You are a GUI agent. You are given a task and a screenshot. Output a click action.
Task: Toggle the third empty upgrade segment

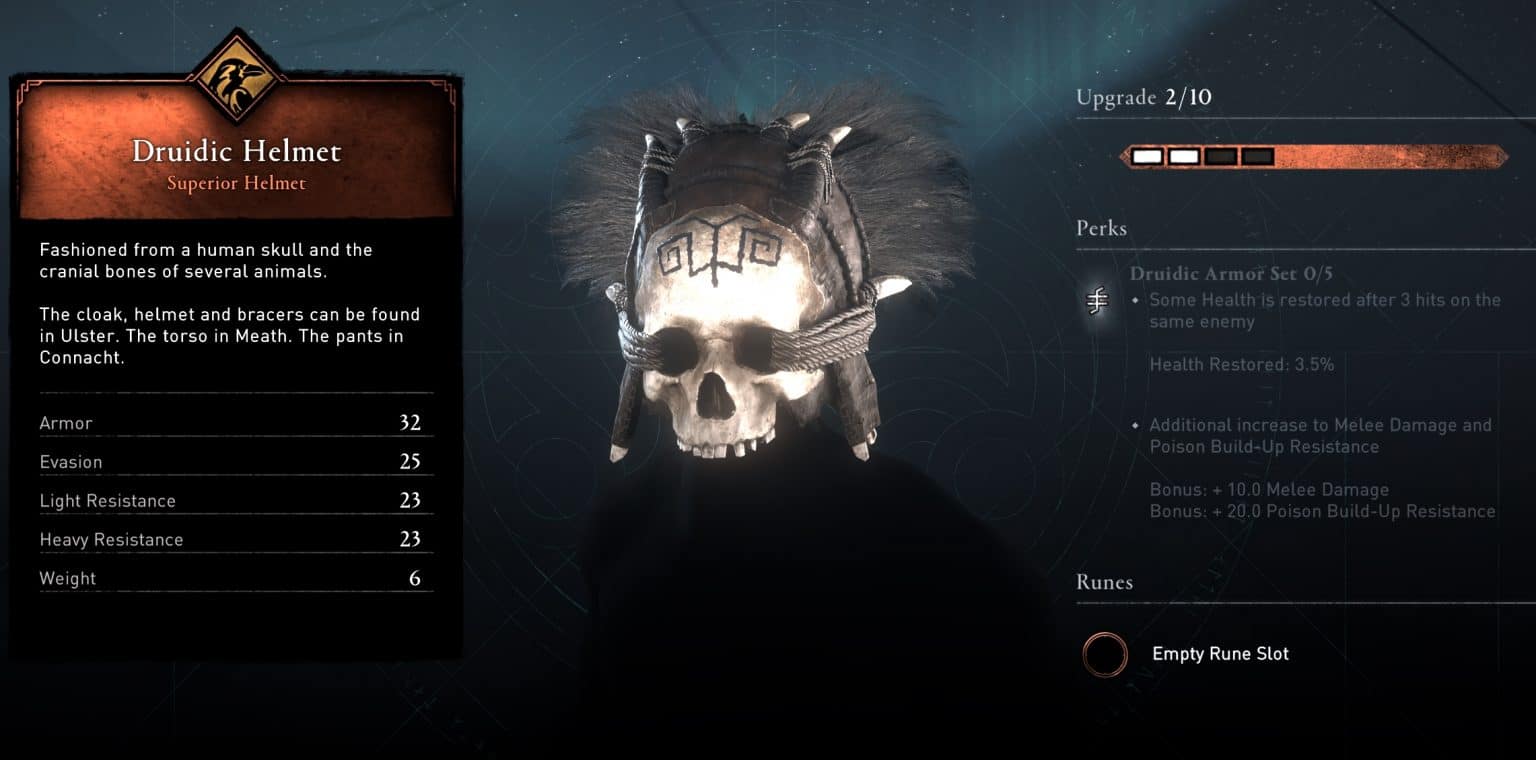click(x=1219, y=156)
